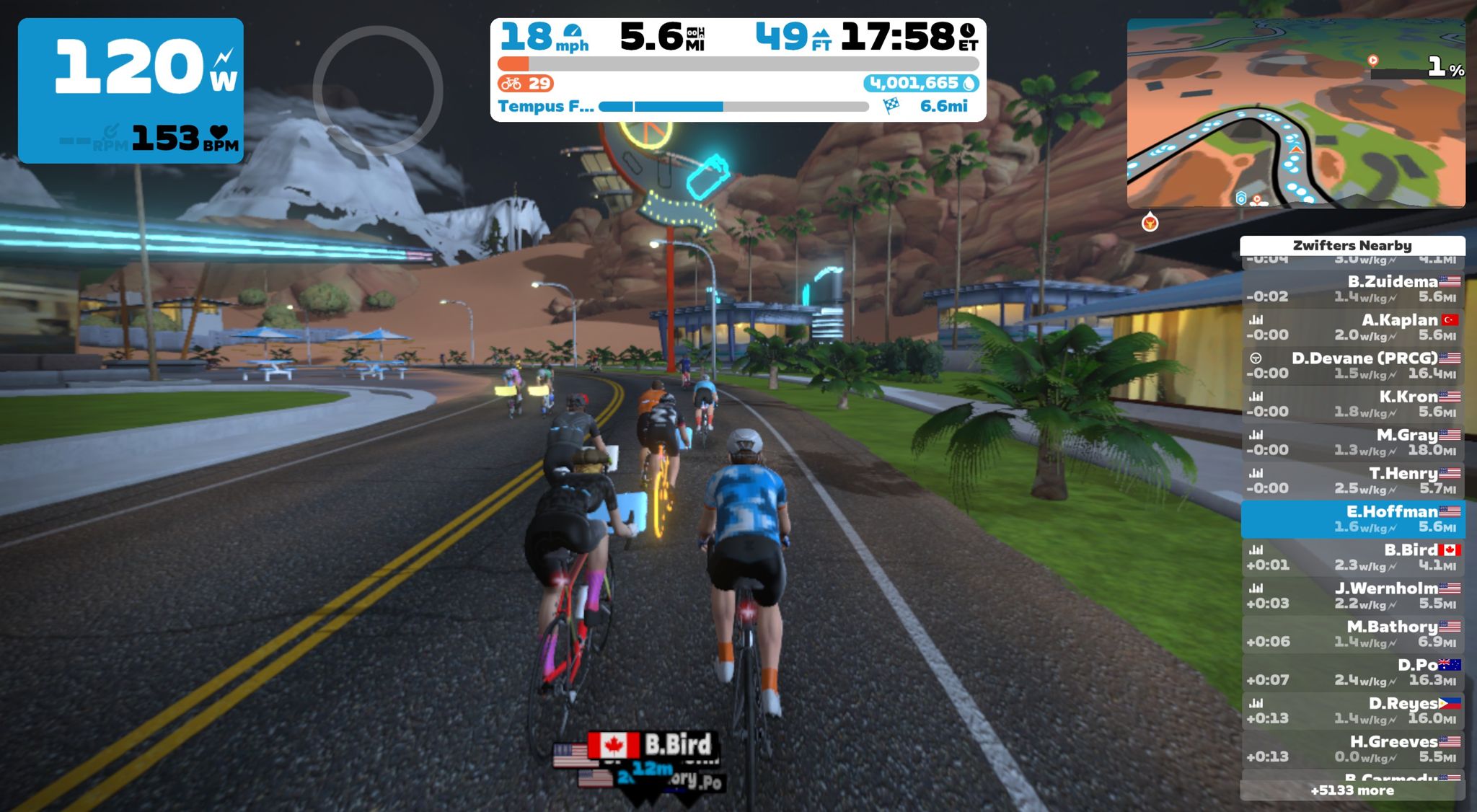
Task: Click the Zwifters Nearby header
Action: 1352,245
